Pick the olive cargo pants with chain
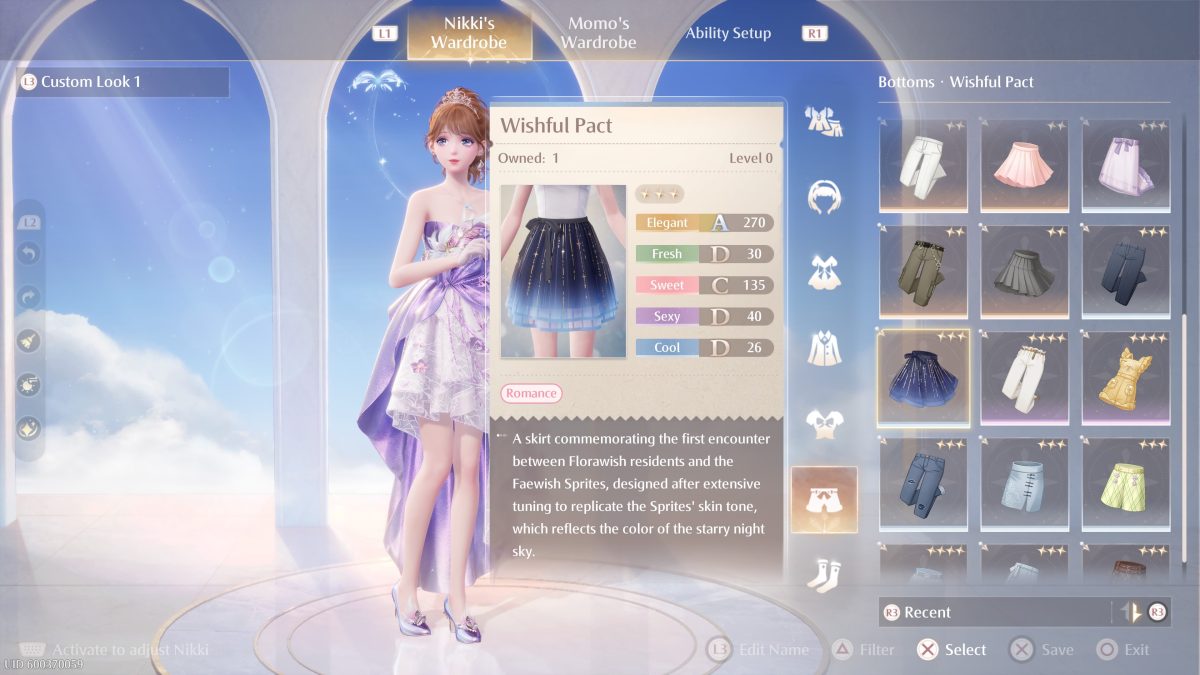 [923, 270]
